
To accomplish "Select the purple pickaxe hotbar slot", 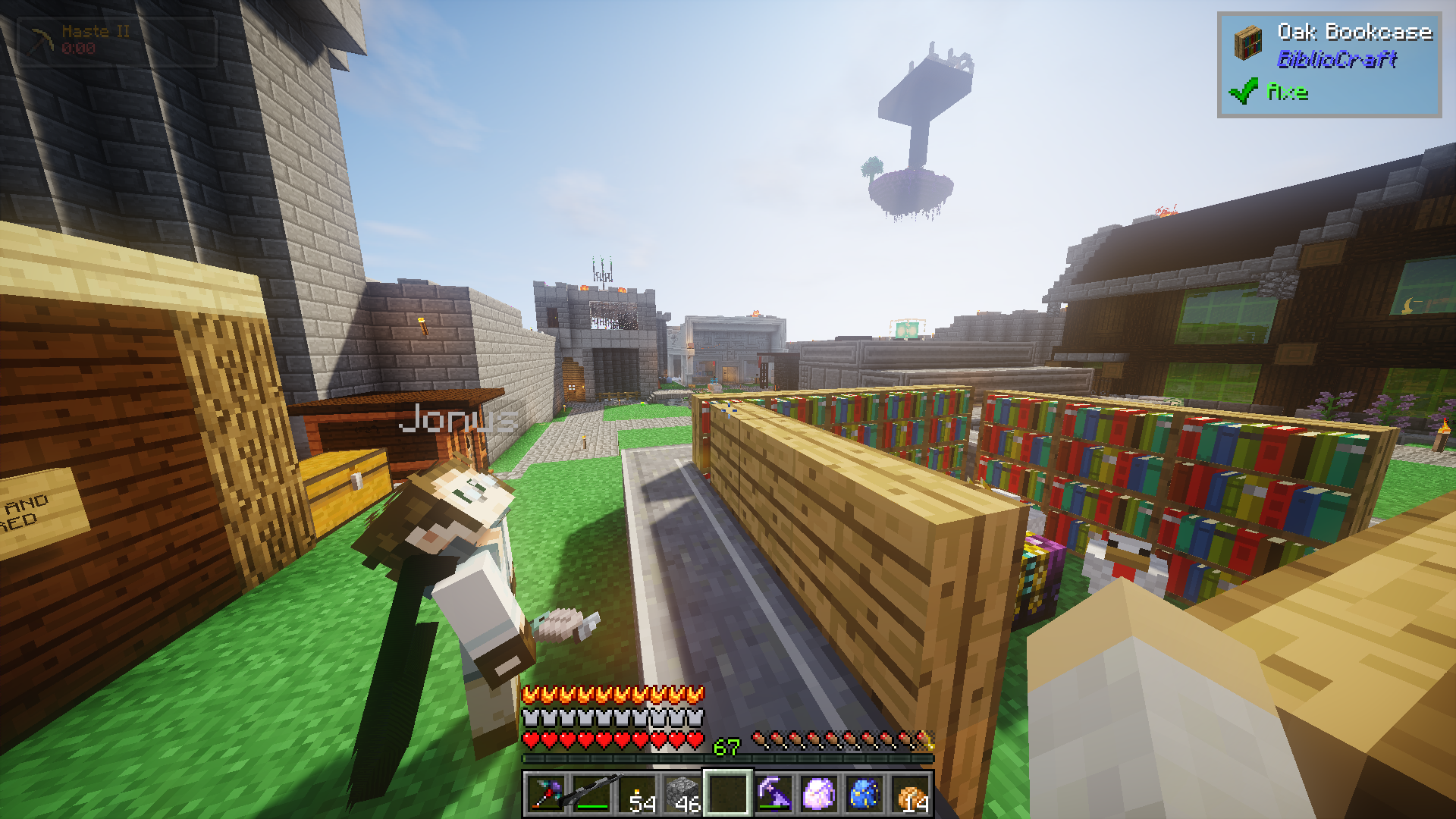I will tap(773, 794).
